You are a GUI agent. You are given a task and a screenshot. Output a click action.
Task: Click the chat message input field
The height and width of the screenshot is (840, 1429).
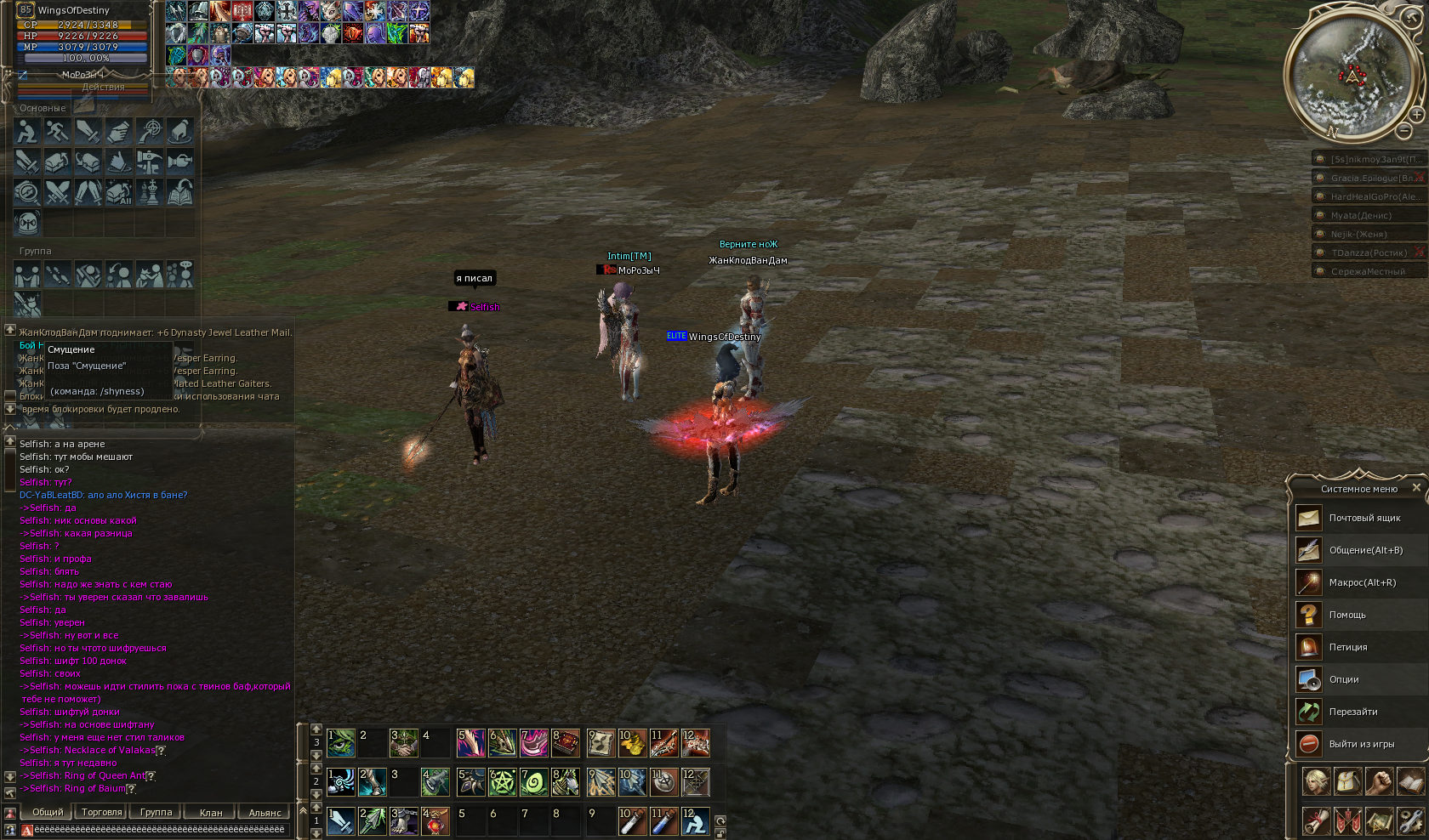click(x=158, y=829)
